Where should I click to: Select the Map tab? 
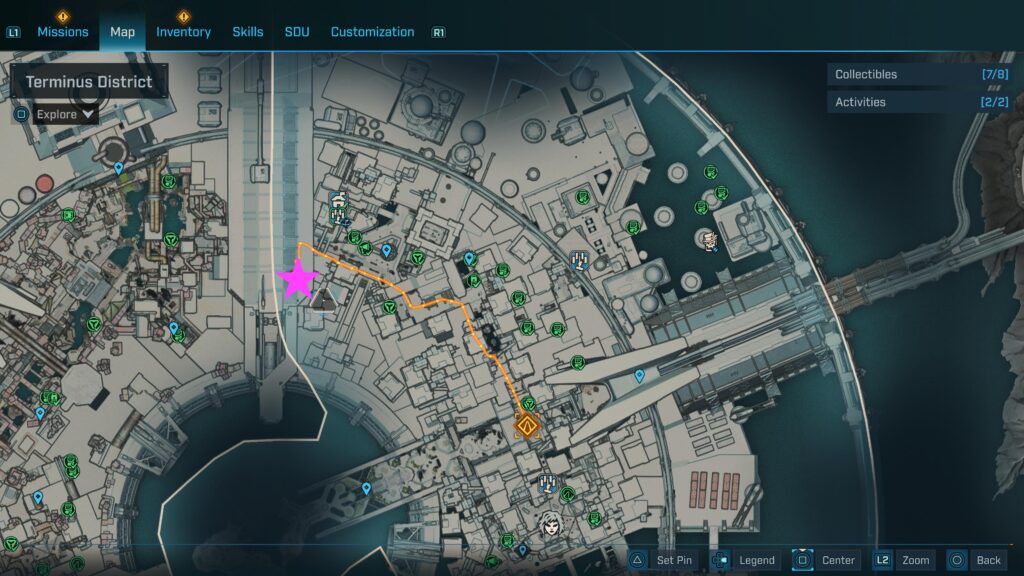(122, 32)
